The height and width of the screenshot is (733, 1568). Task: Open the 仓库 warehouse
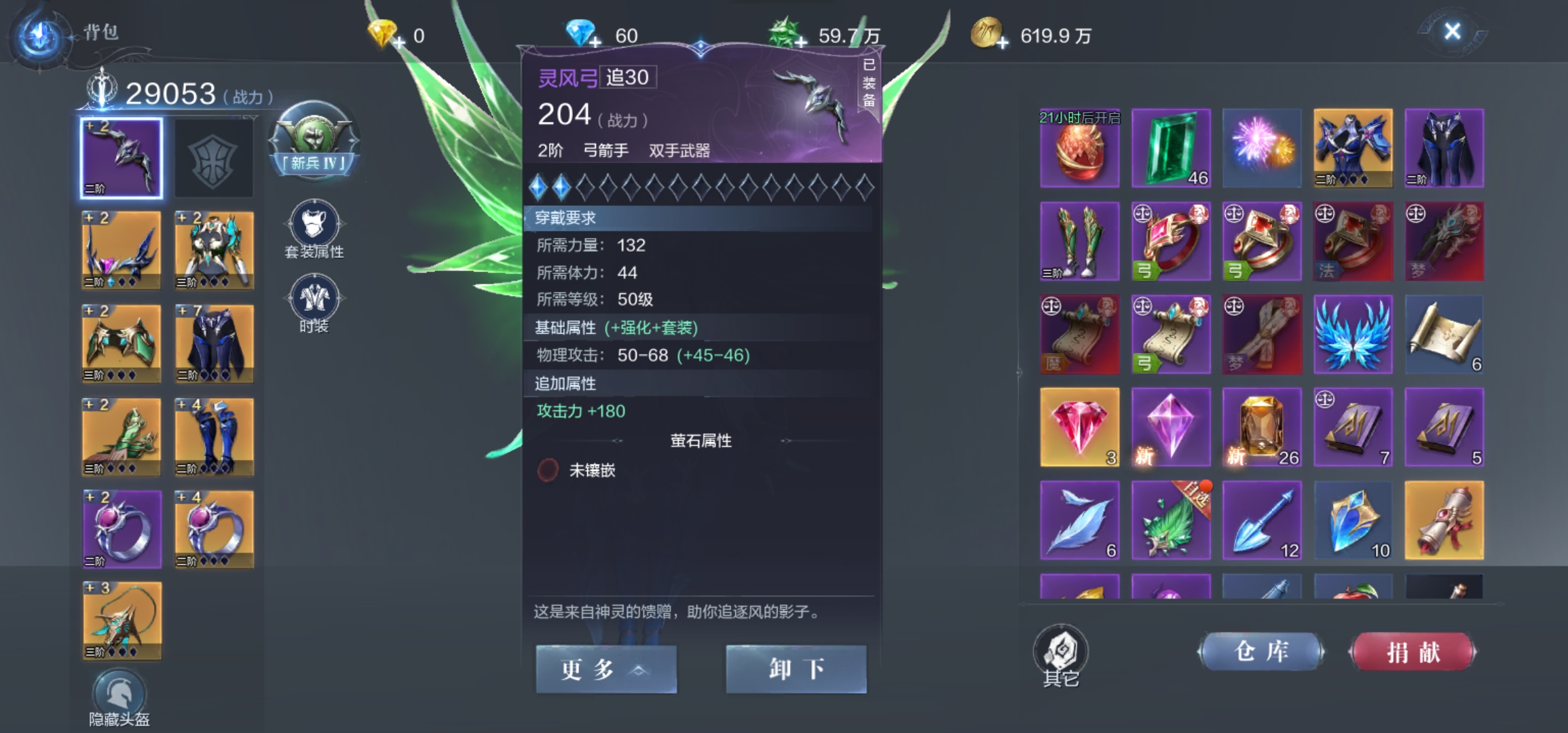pos(1261,650)
